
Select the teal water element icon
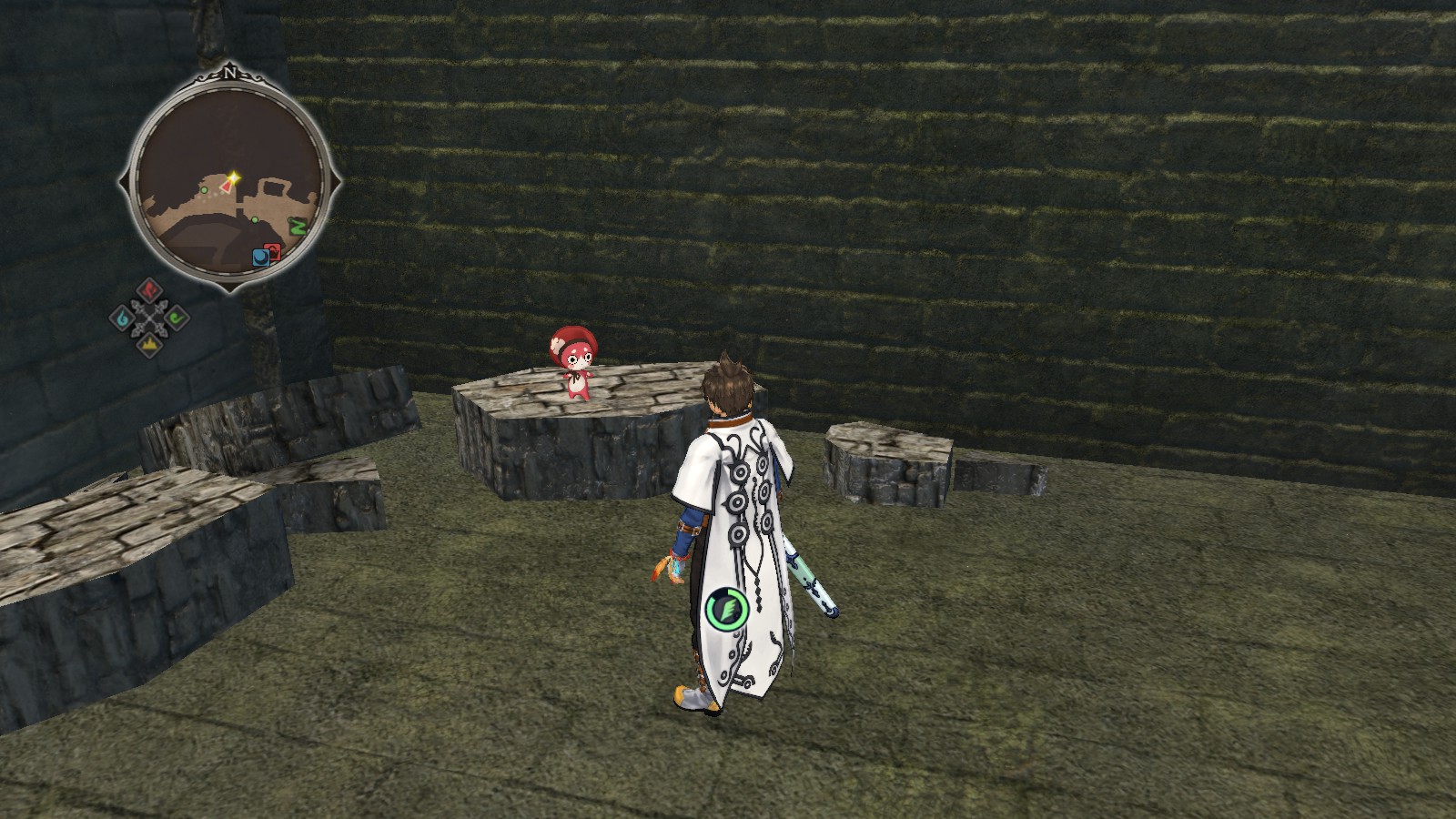point(122,318)
